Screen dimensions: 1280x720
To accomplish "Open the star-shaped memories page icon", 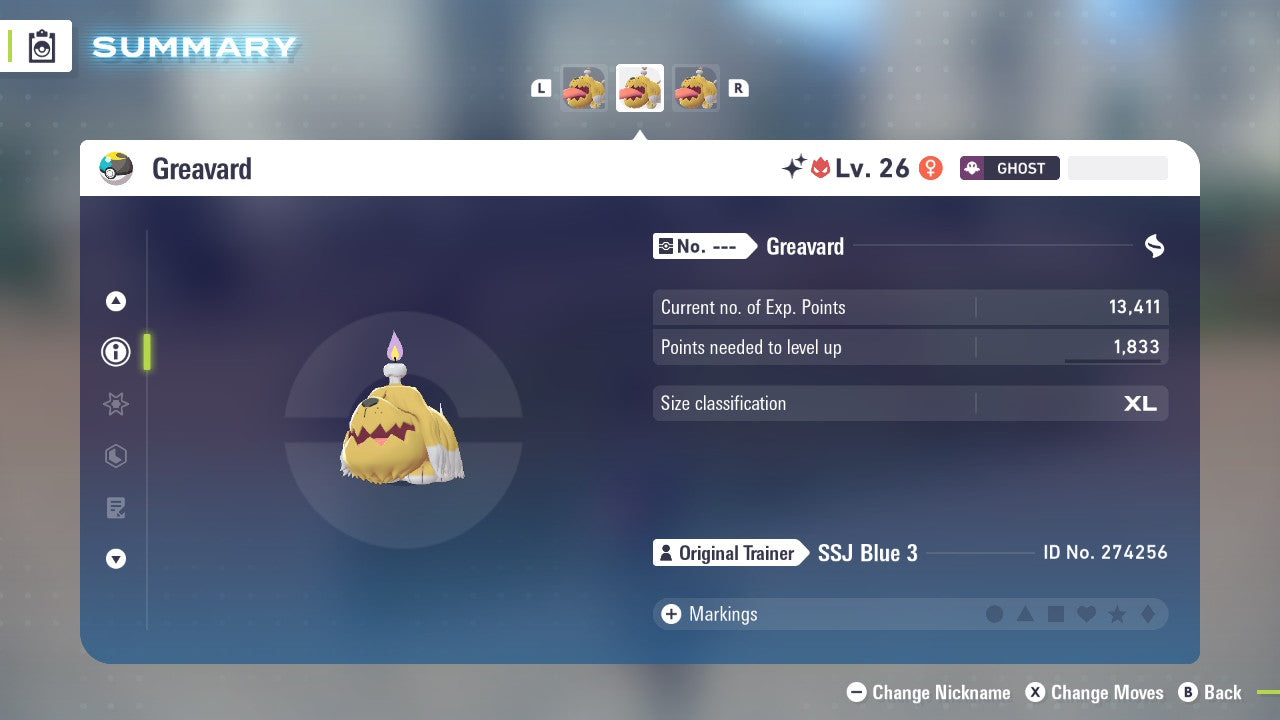I will pos(115,404).
